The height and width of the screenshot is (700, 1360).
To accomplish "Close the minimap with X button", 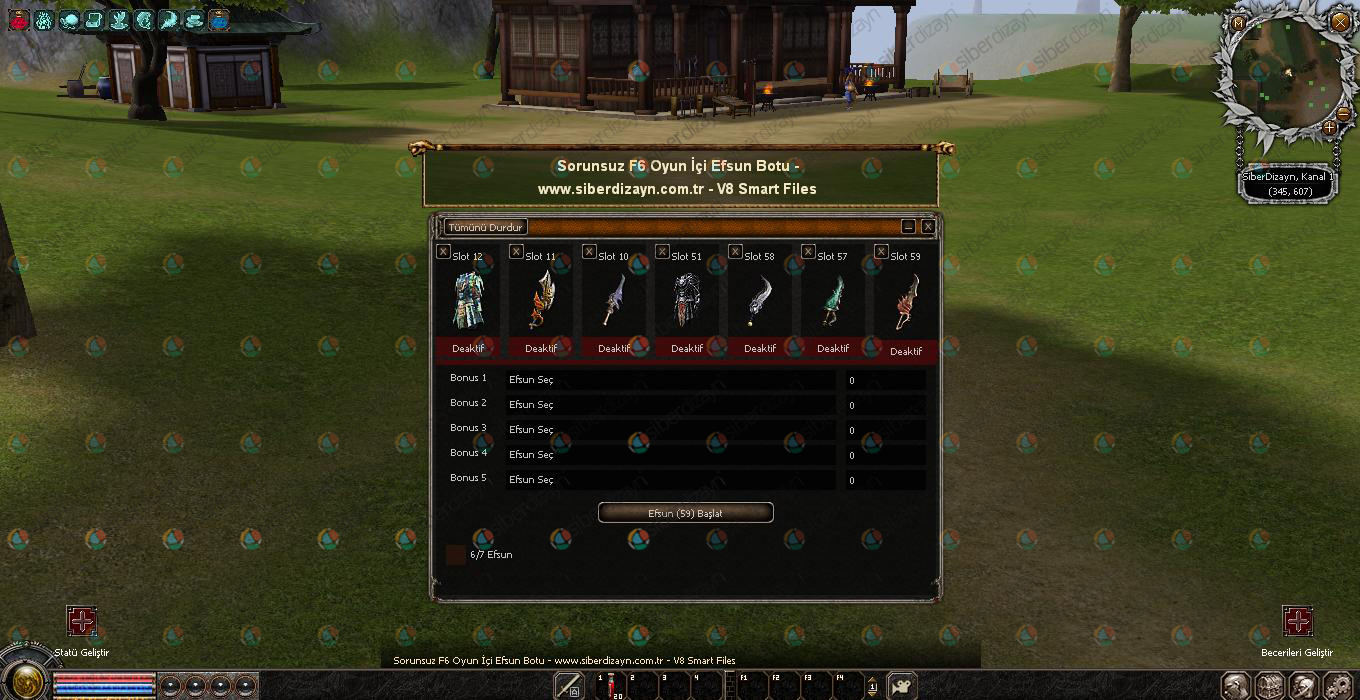I will (x=1339, y=21).
